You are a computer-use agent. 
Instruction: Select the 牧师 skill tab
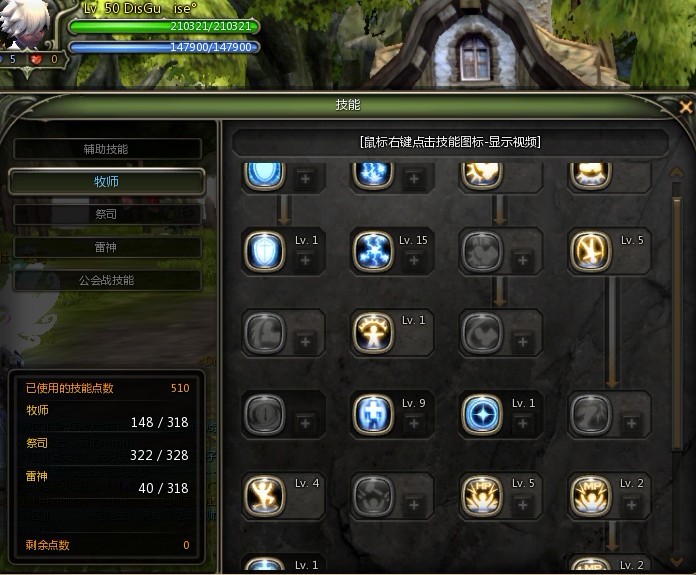[x=106, y=182]
